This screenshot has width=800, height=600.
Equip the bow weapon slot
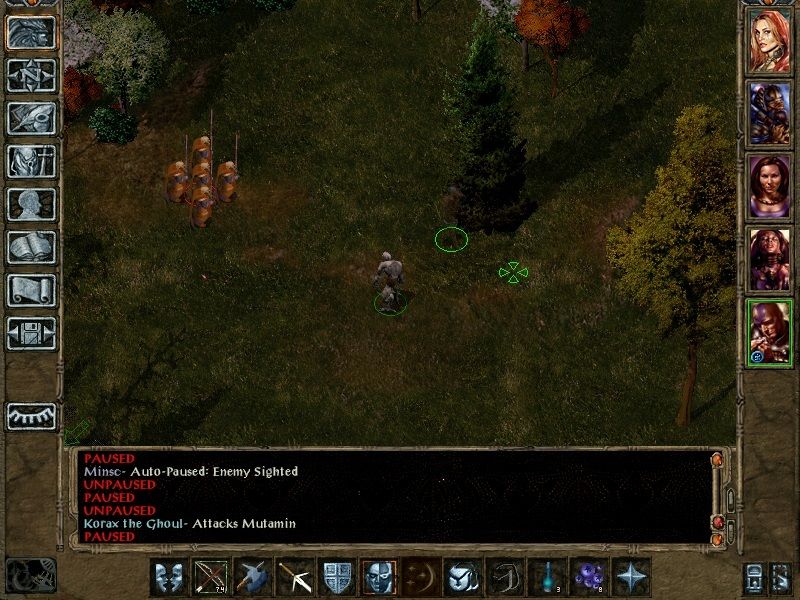tap(209, 578)
